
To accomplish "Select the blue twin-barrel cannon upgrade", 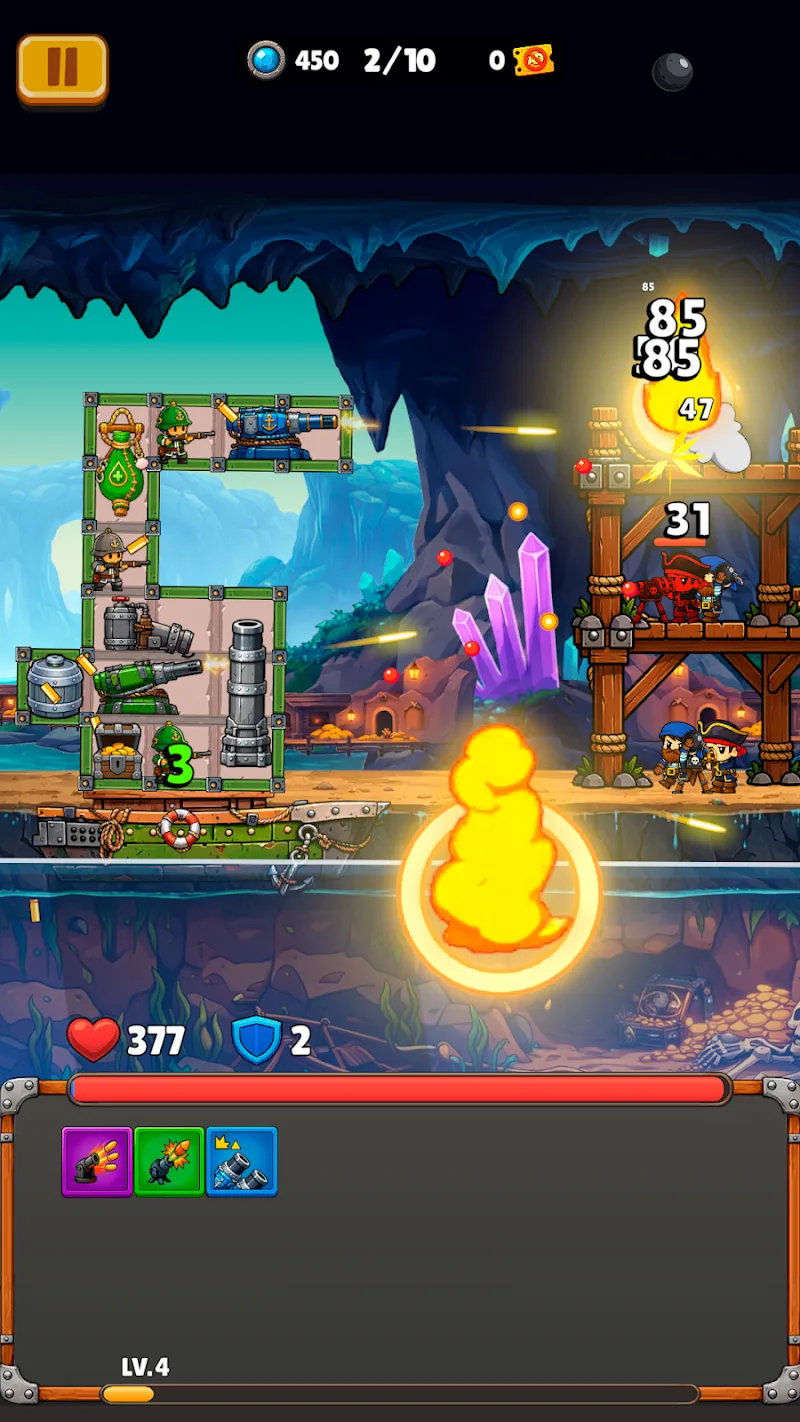I will click(x=241, y=1162).
